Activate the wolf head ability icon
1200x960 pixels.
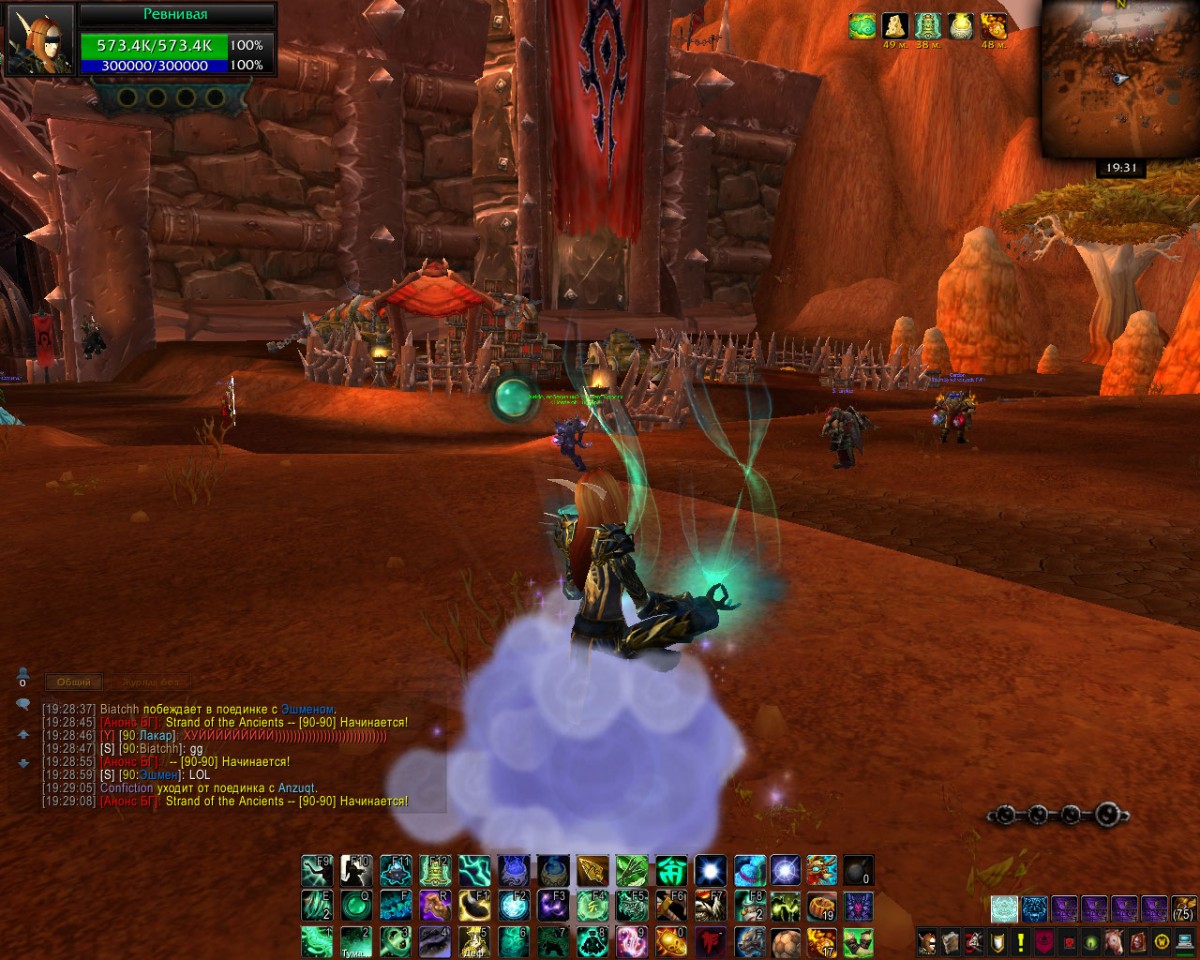coord(749,941)
